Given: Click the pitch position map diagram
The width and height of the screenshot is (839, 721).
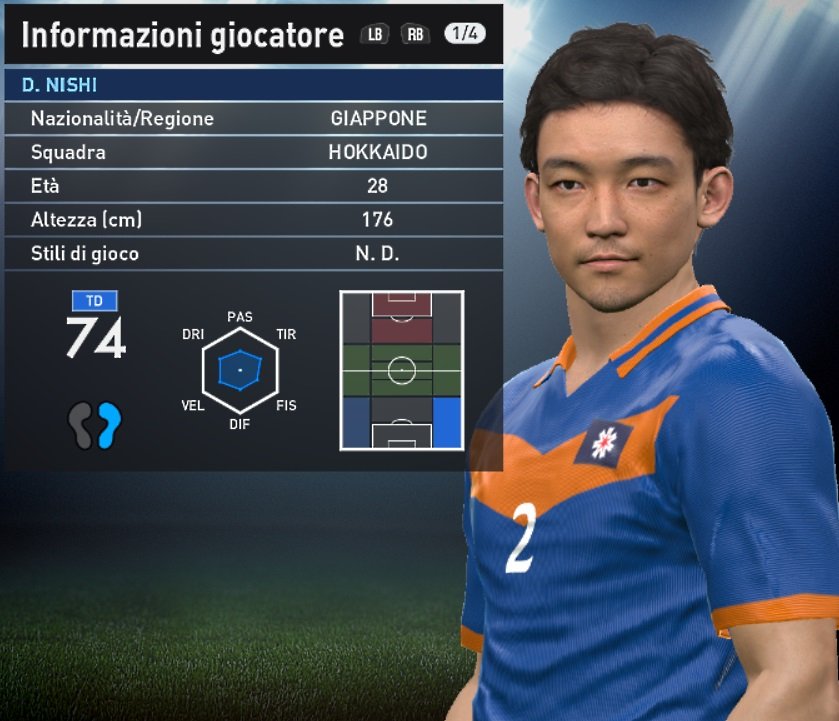Looking at the screenshot, I should coord(401,370).
